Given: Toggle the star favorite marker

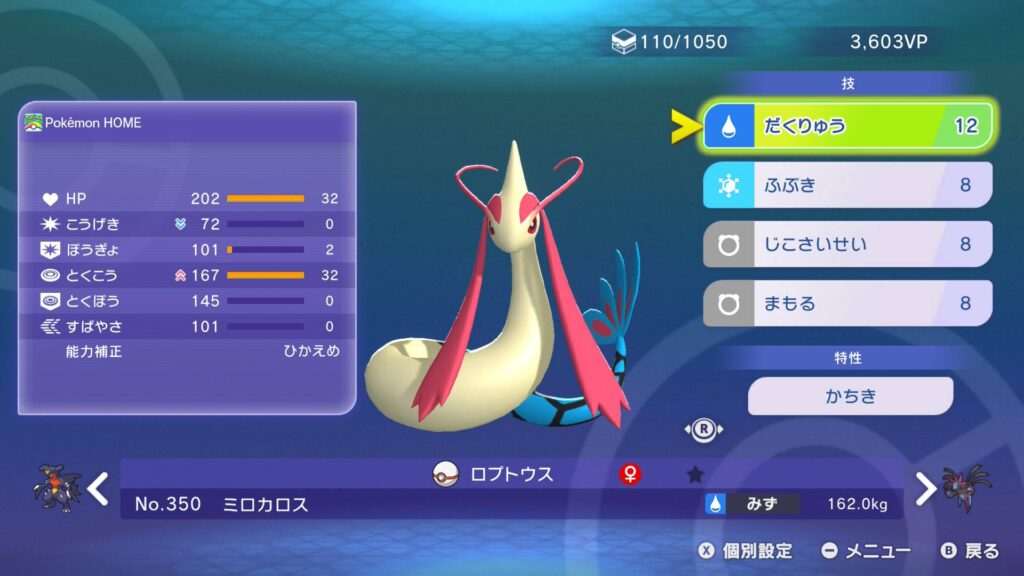Looking at the screenshot, I should (695, 475).
